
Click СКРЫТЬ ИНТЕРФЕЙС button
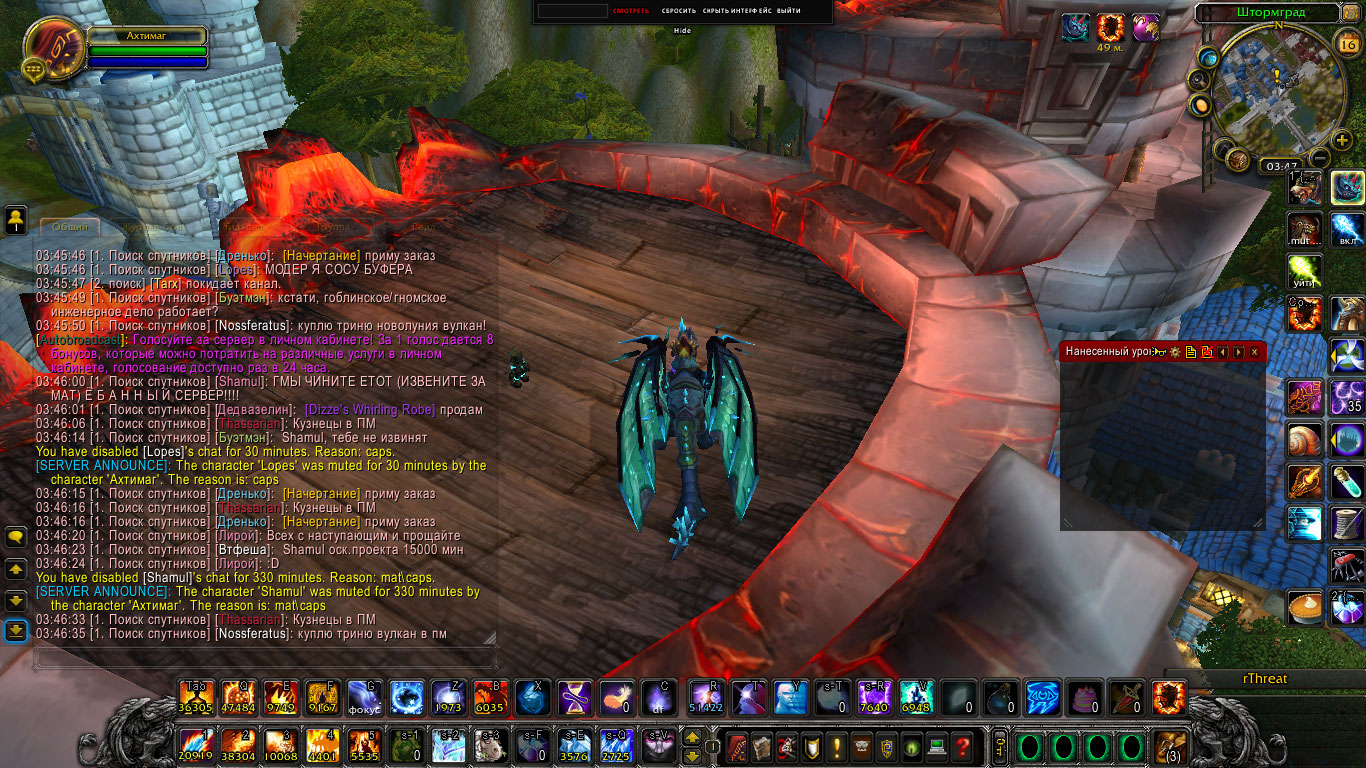coord(737,11)
